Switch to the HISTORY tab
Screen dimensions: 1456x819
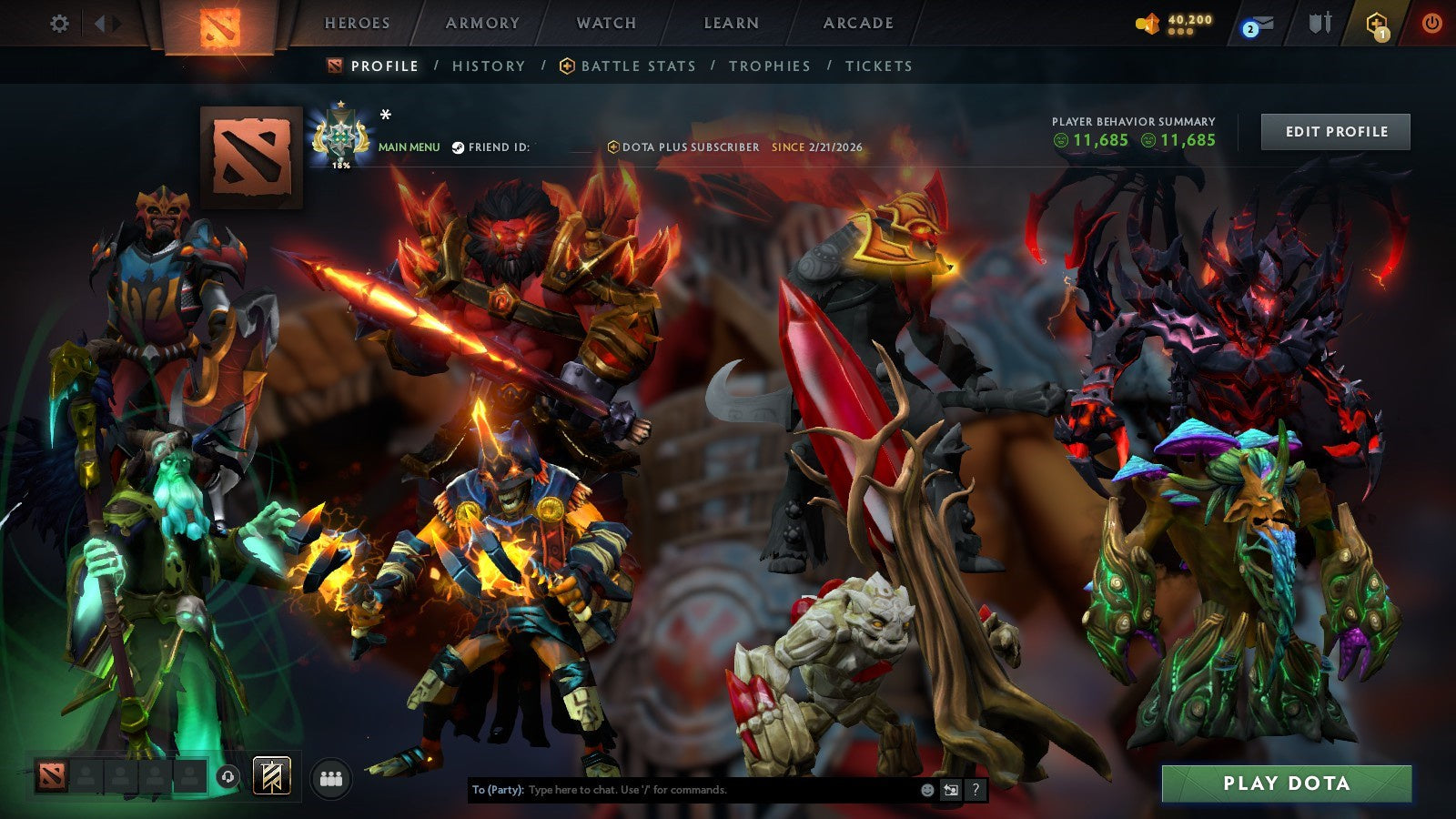tap(489, 66)
